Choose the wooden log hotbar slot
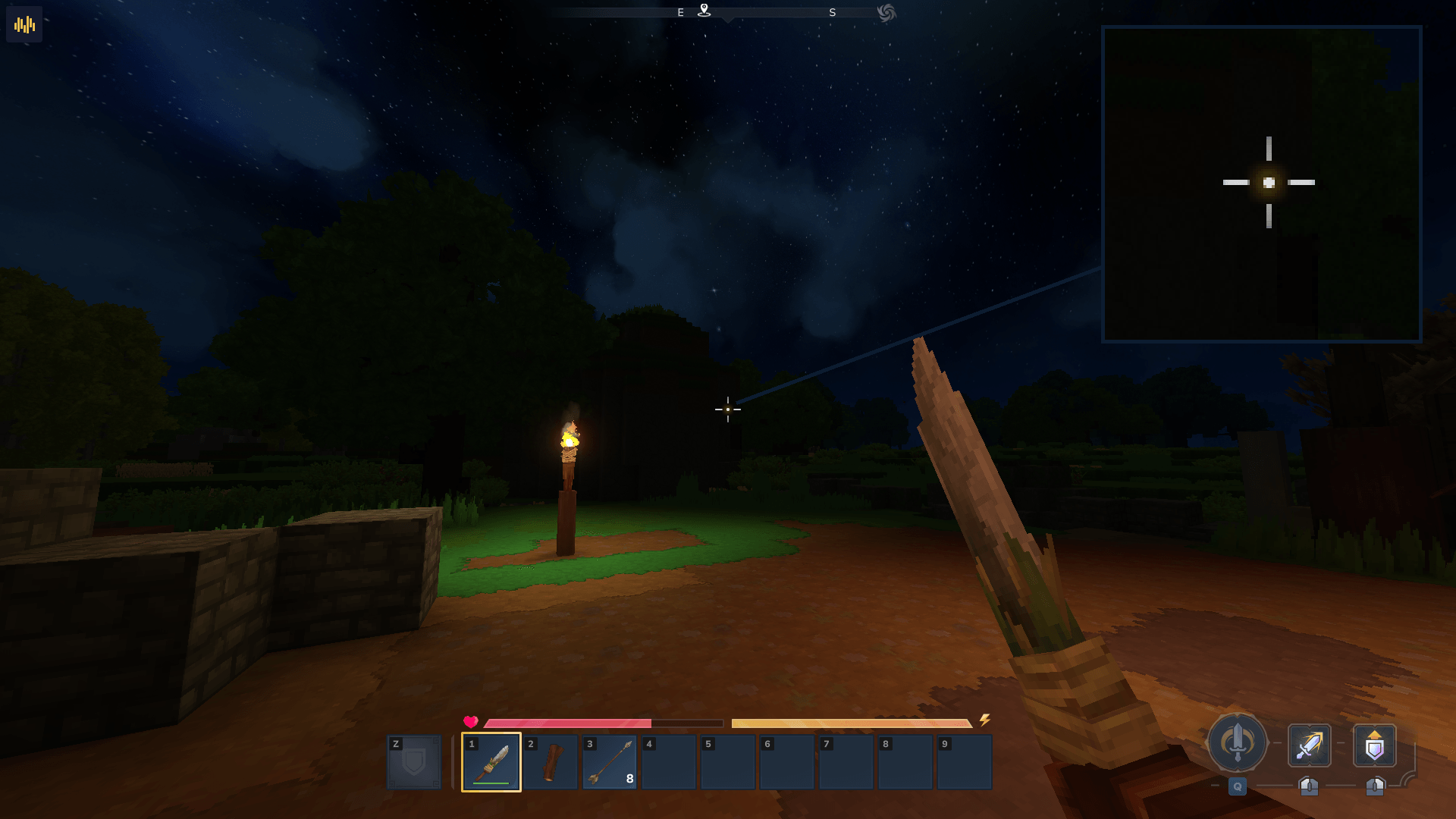Image resolution: width=1456 pixels, height=819 pixels. click(x=551, y=761)
